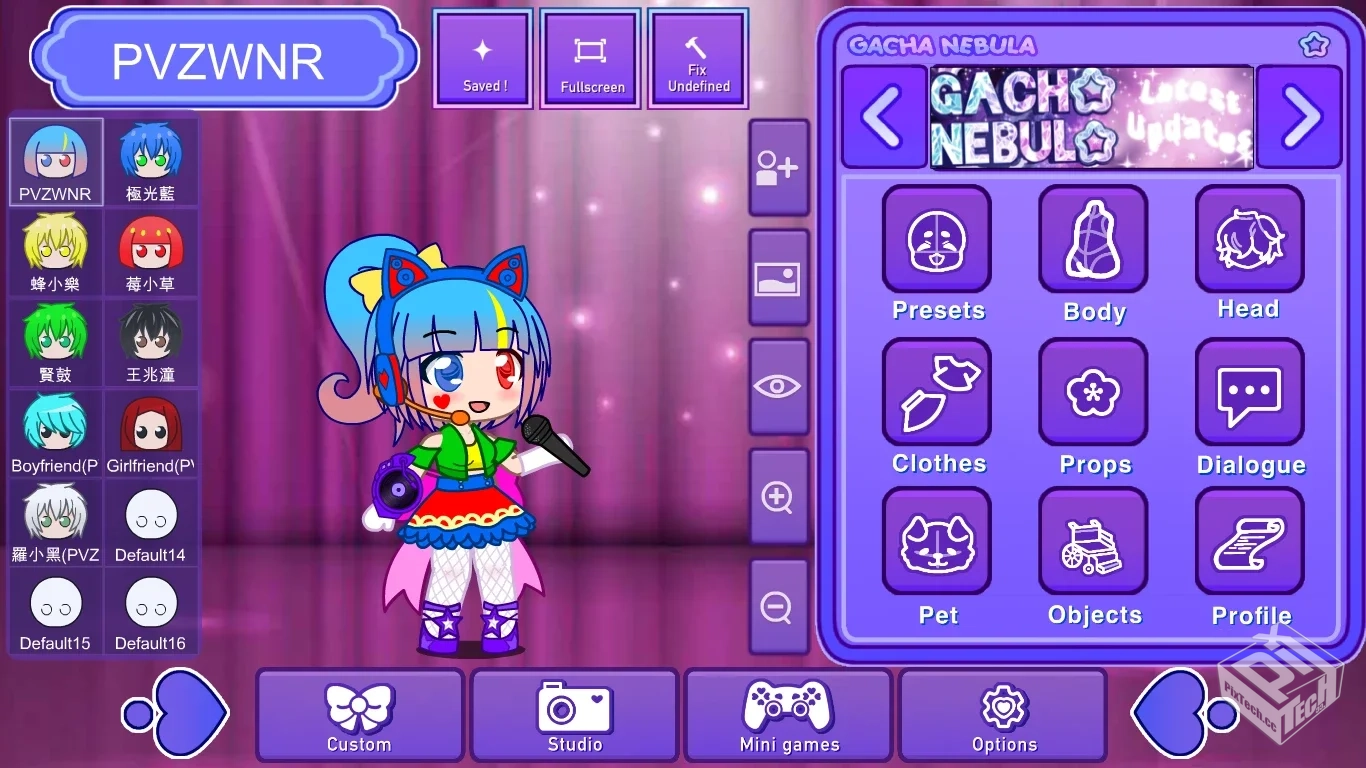Open the Profile scroll icon

point(1249,542)
